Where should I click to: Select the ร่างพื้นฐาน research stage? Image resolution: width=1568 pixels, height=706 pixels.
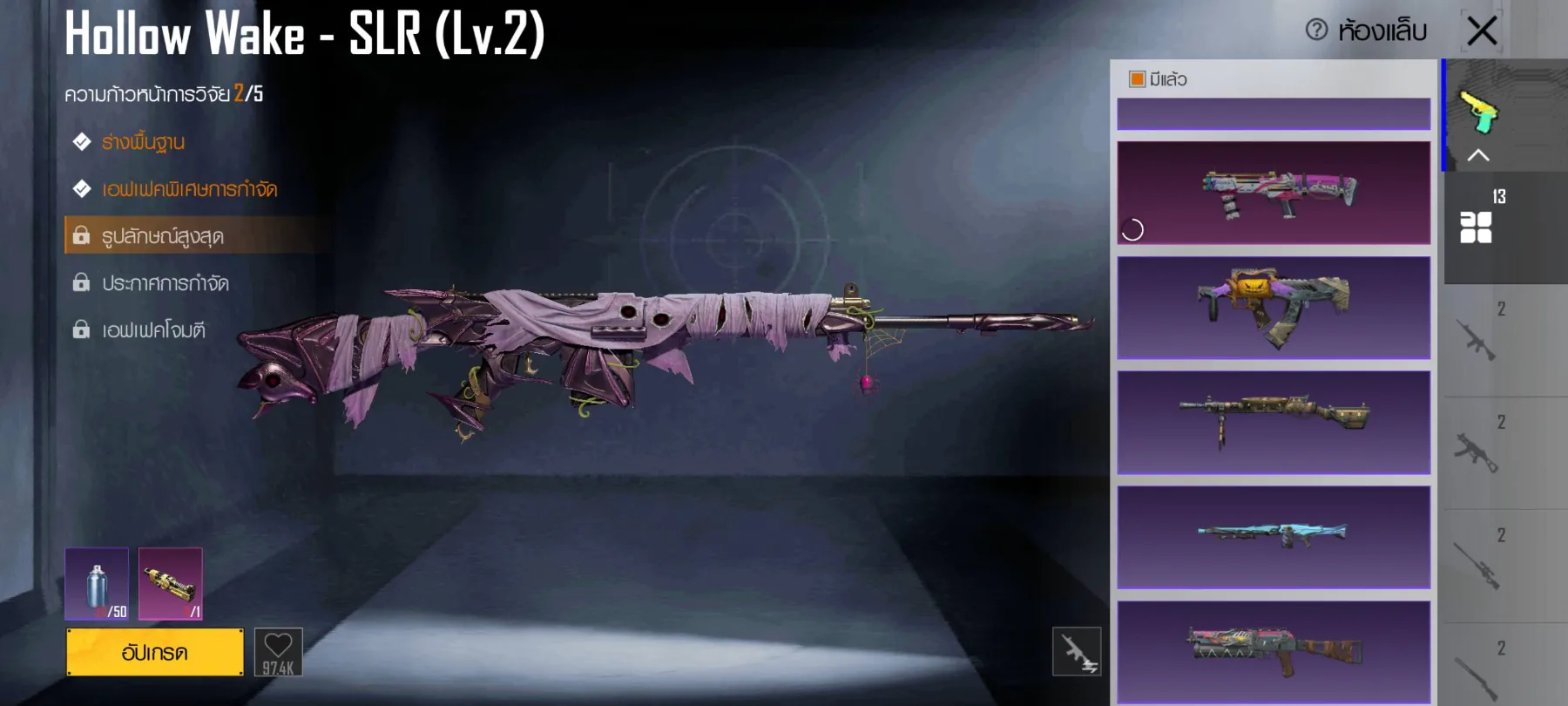point(143,142)
